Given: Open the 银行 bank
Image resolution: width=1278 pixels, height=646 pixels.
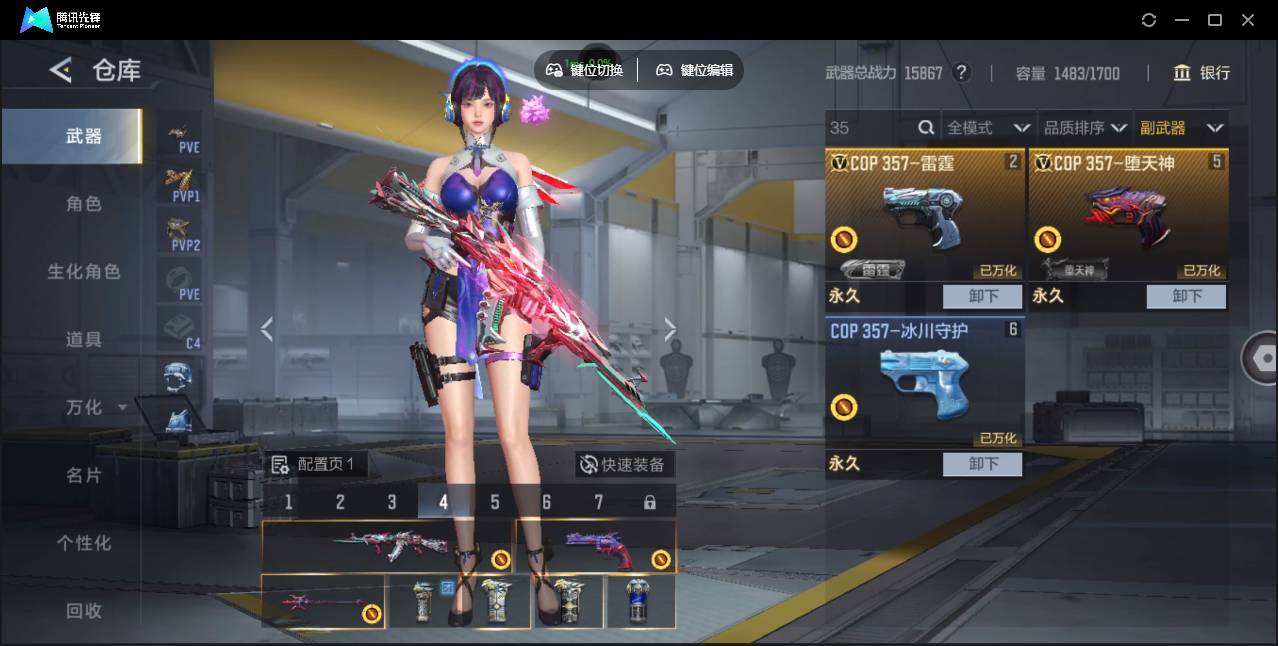Looking at the screenshot, I should coord(1202,73).
